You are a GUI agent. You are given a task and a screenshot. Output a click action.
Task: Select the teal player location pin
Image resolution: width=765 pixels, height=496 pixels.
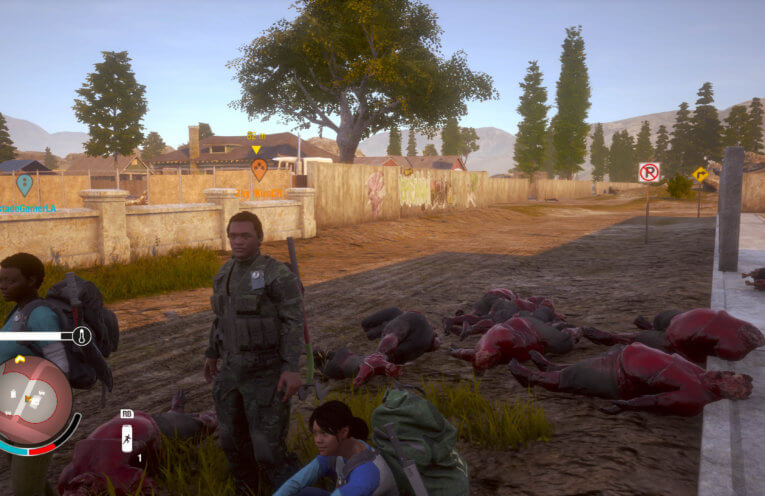point(24,184)
